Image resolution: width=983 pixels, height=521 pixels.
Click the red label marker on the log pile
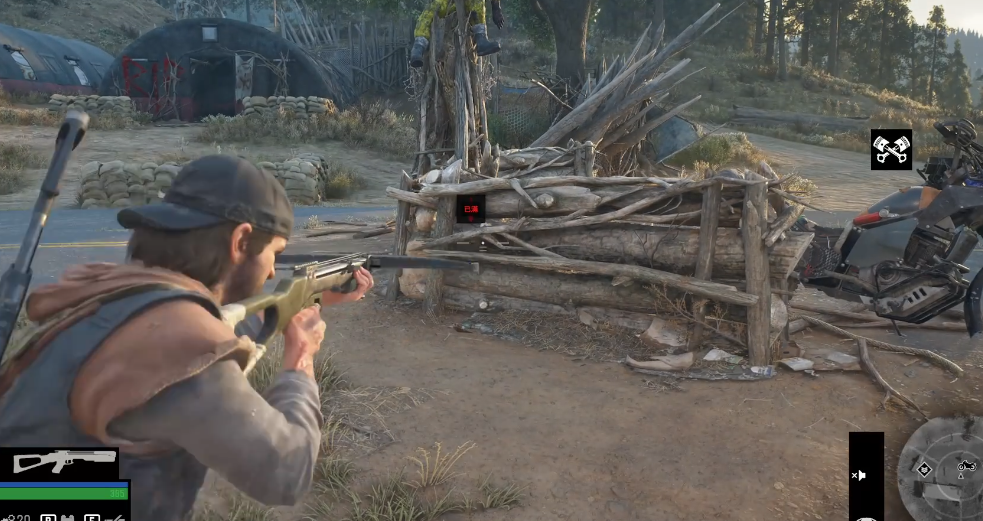470,208
